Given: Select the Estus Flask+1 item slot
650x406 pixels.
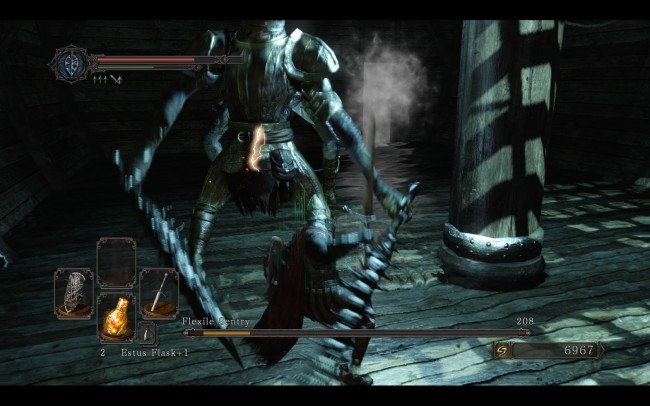Looking at the screenshot, I should click(116, 318).
